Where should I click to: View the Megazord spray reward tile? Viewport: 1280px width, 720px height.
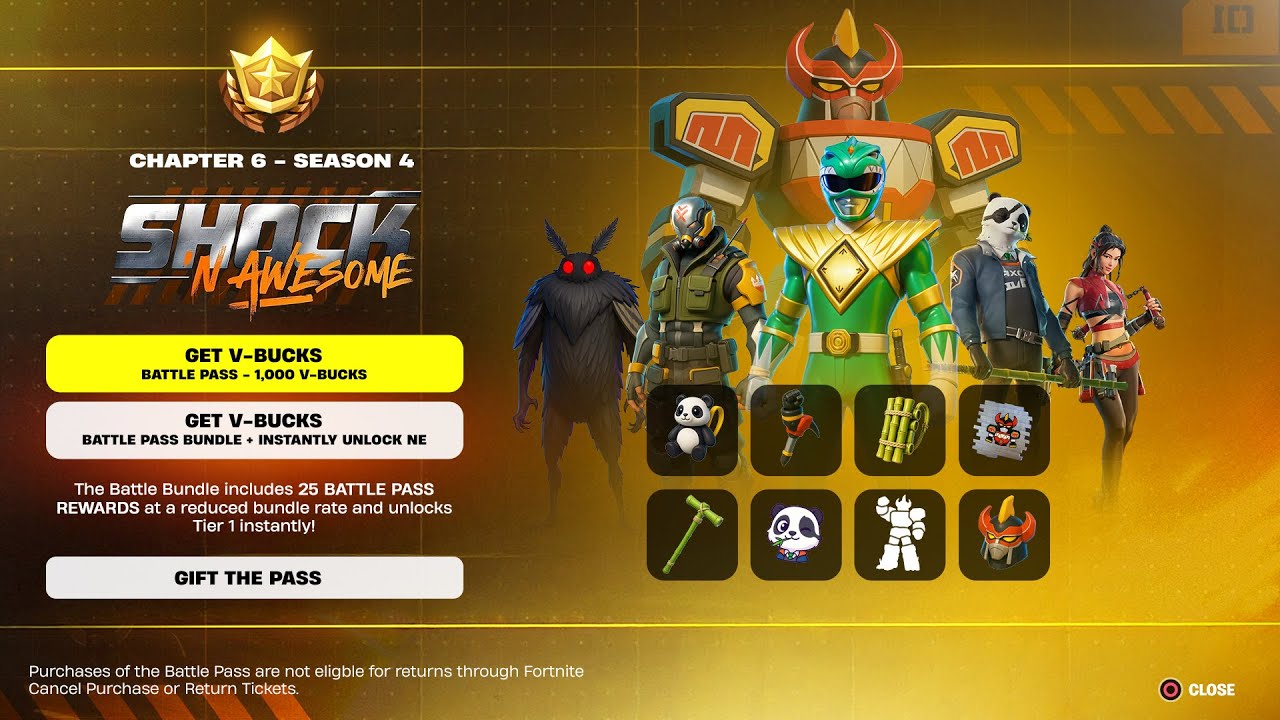click(x=1004, y=430)
